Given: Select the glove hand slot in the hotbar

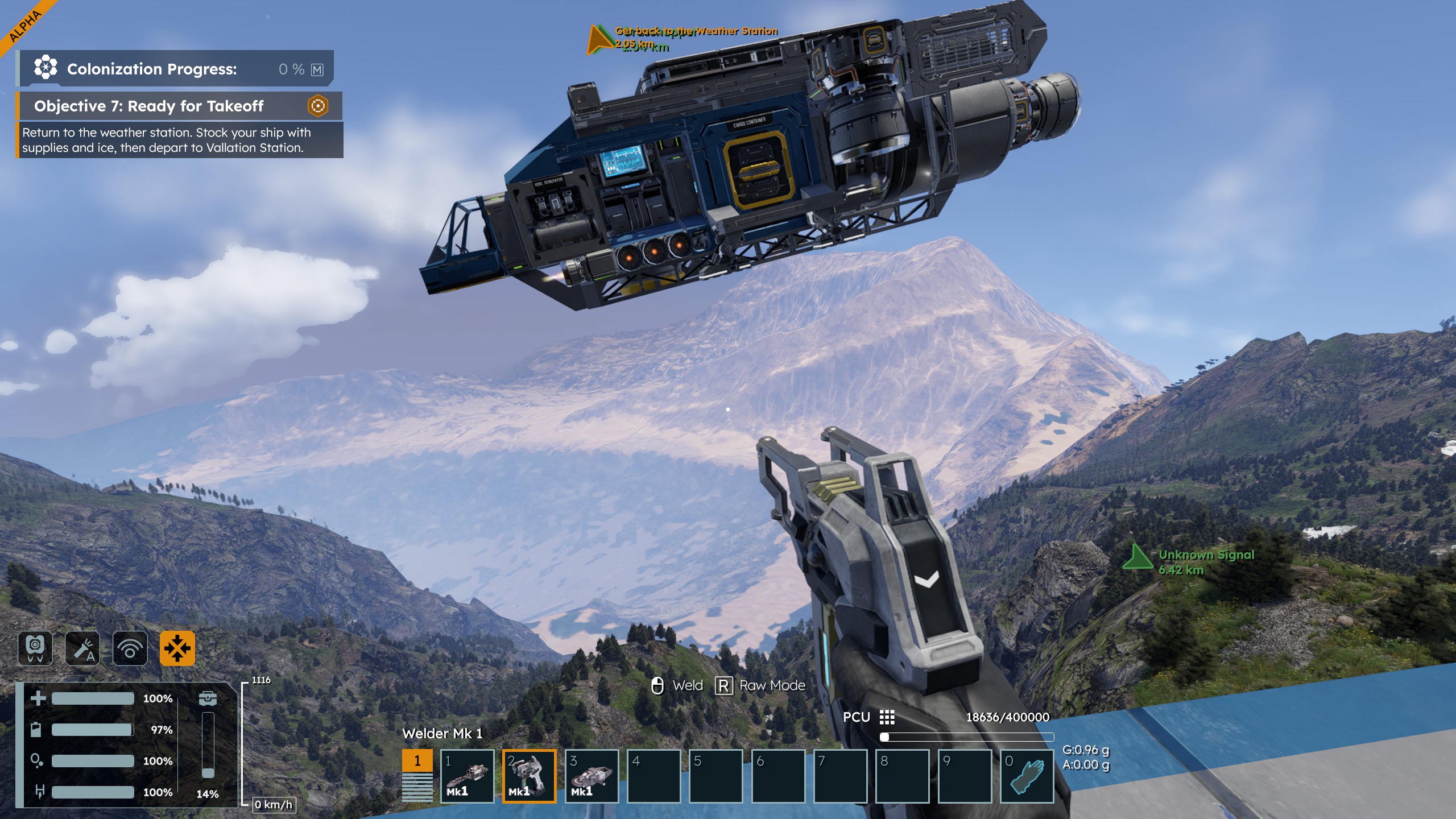Looking at the screenshot, I should click(x=1027, y=776).
